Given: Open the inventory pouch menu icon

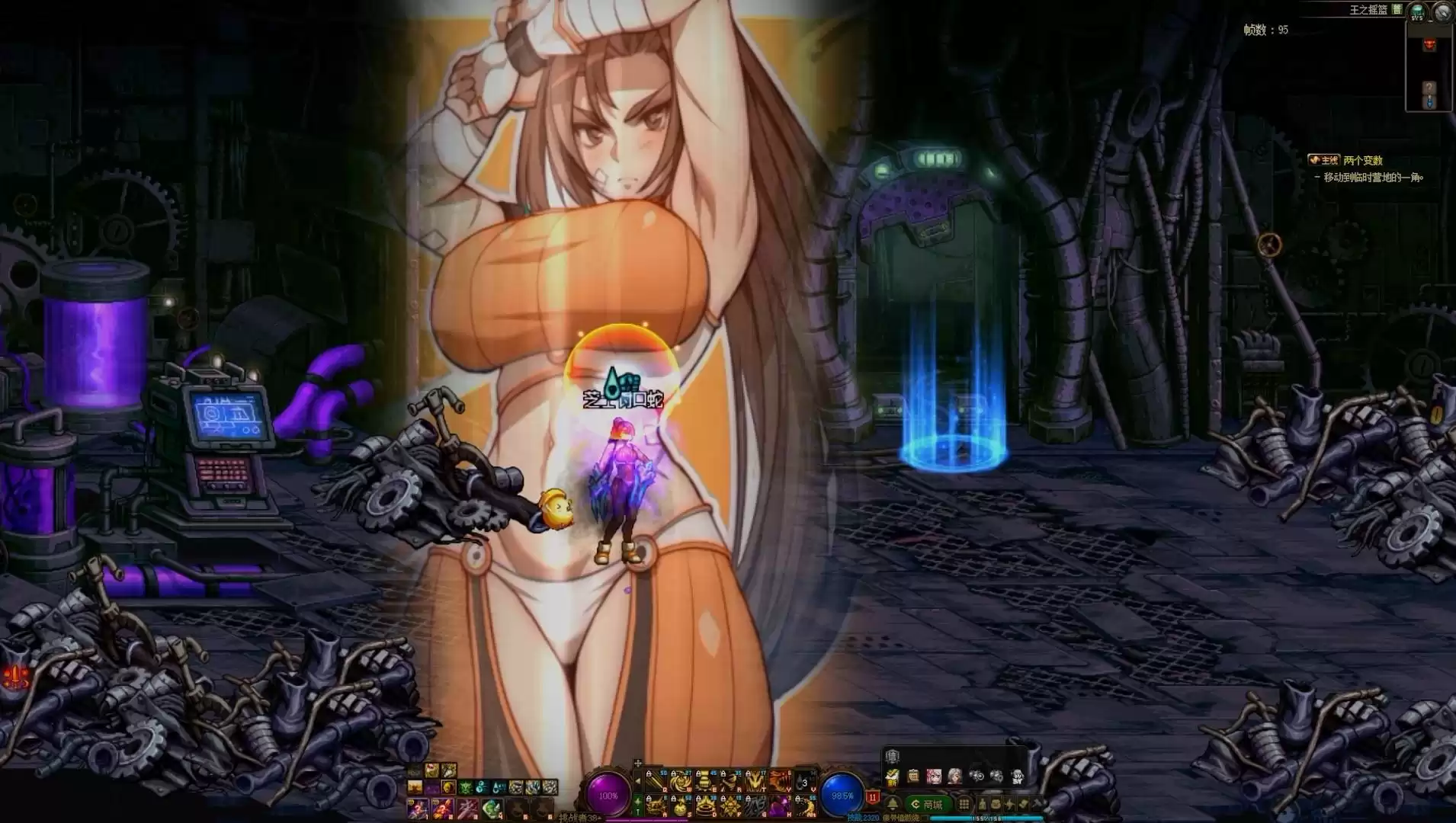Looking at the screenshot, I should (x=996, y=805).
